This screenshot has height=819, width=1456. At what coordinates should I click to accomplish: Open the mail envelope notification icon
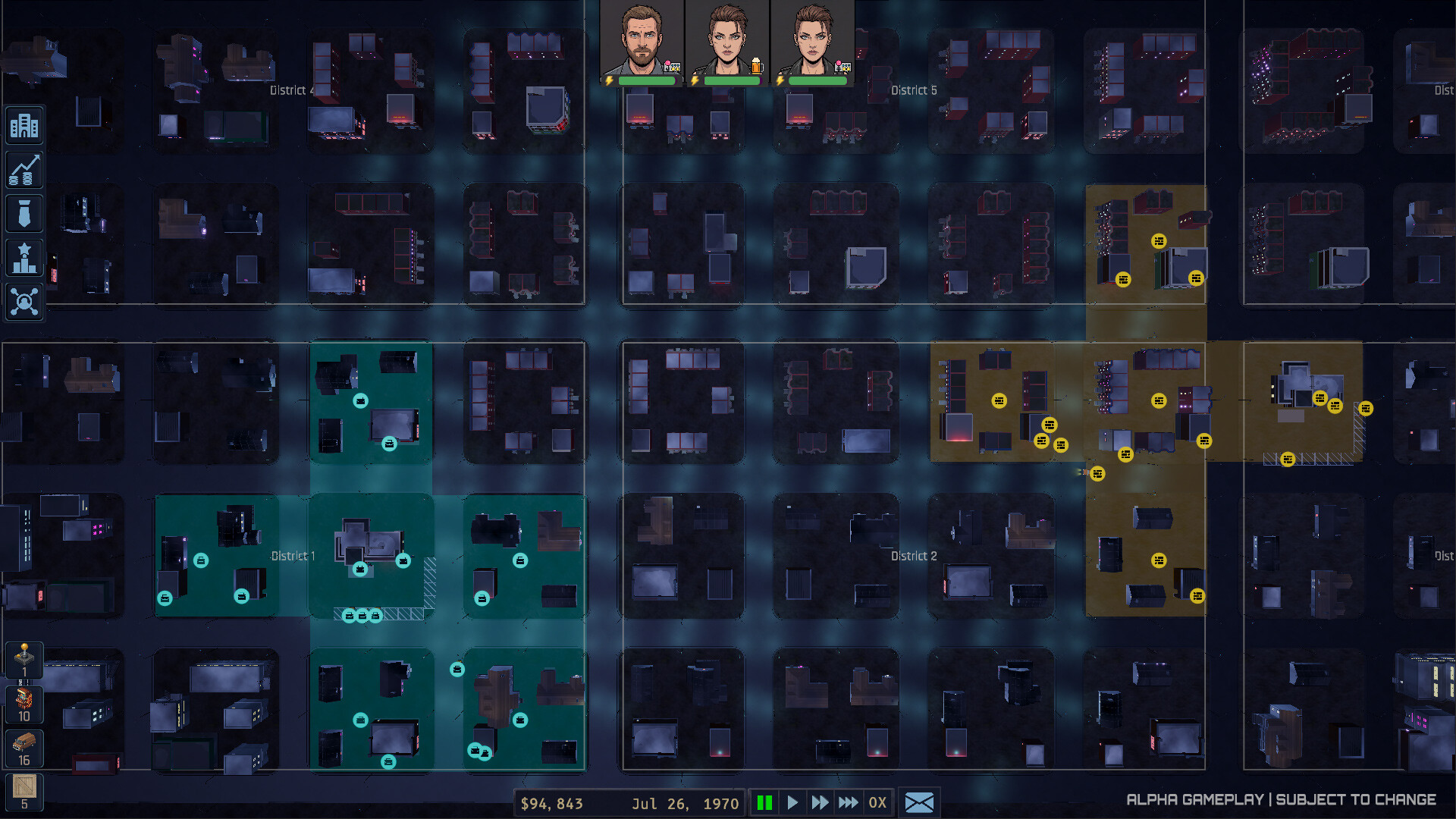[x=919, y=802]
